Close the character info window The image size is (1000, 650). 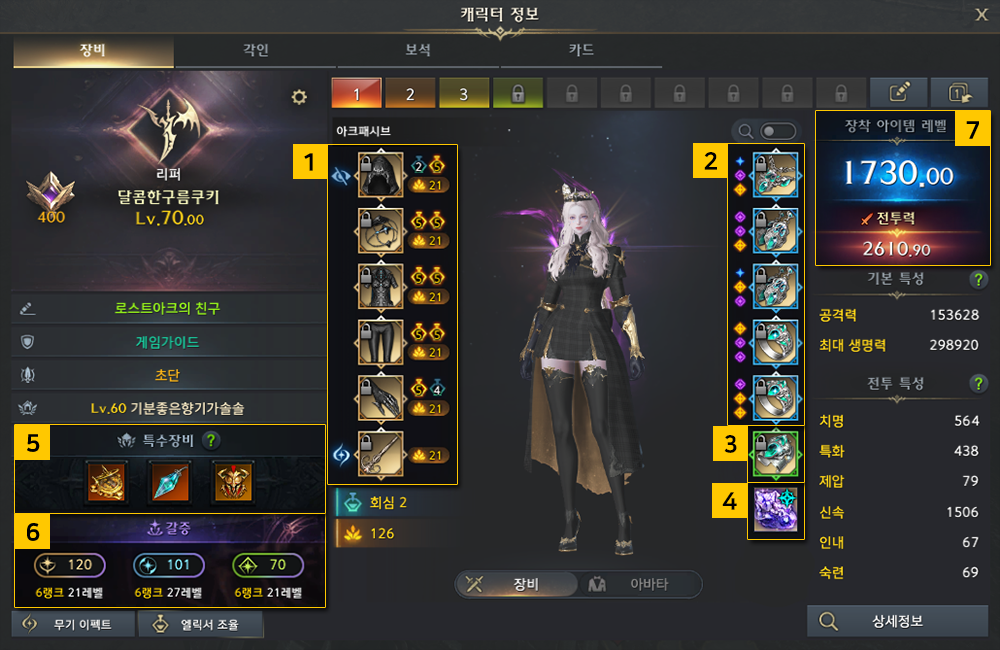(x=981, y=14)
